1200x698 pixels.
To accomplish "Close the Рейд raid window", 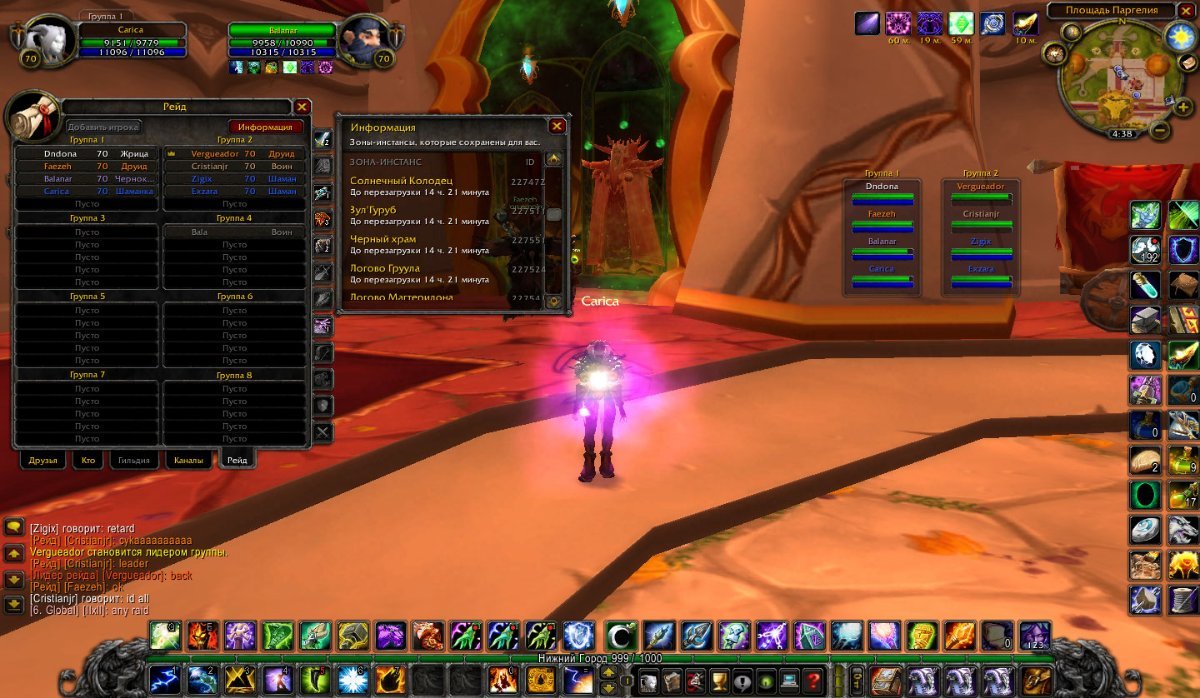I will [x=302, y=107].
